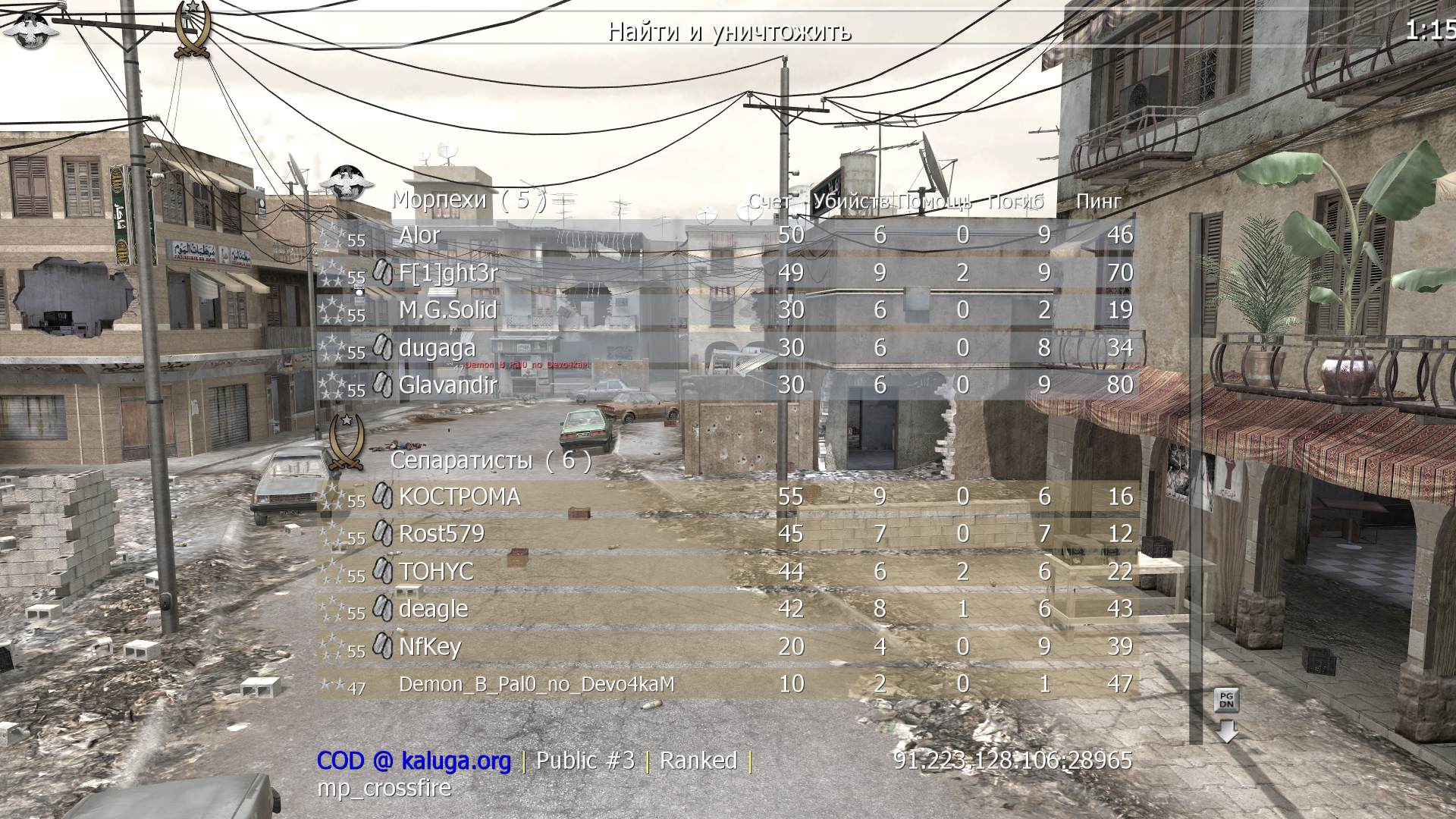Screen dimensions: 1456x819
Task: Click the dogtag icon next to КОСТРОМА
Action: tap(381, 497)
